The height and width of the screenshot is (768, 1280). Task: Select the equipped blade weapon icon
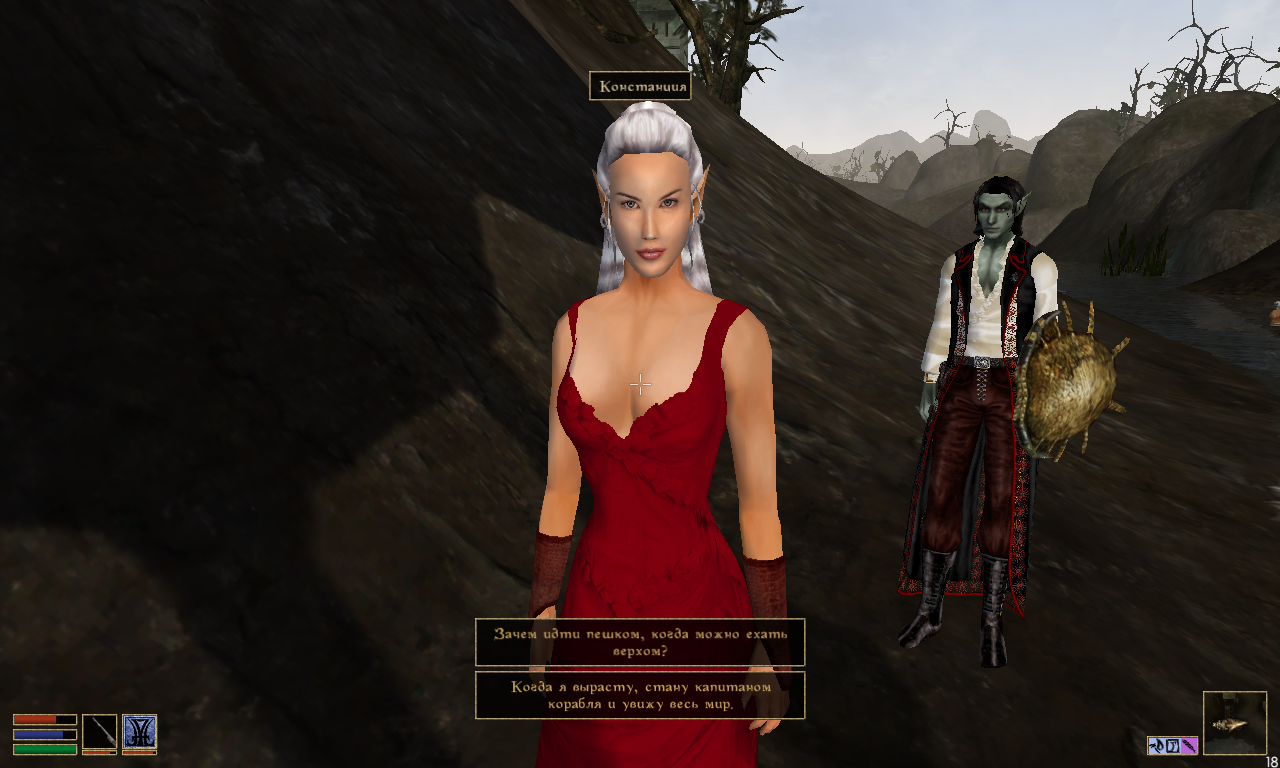[x=99, y=731]
